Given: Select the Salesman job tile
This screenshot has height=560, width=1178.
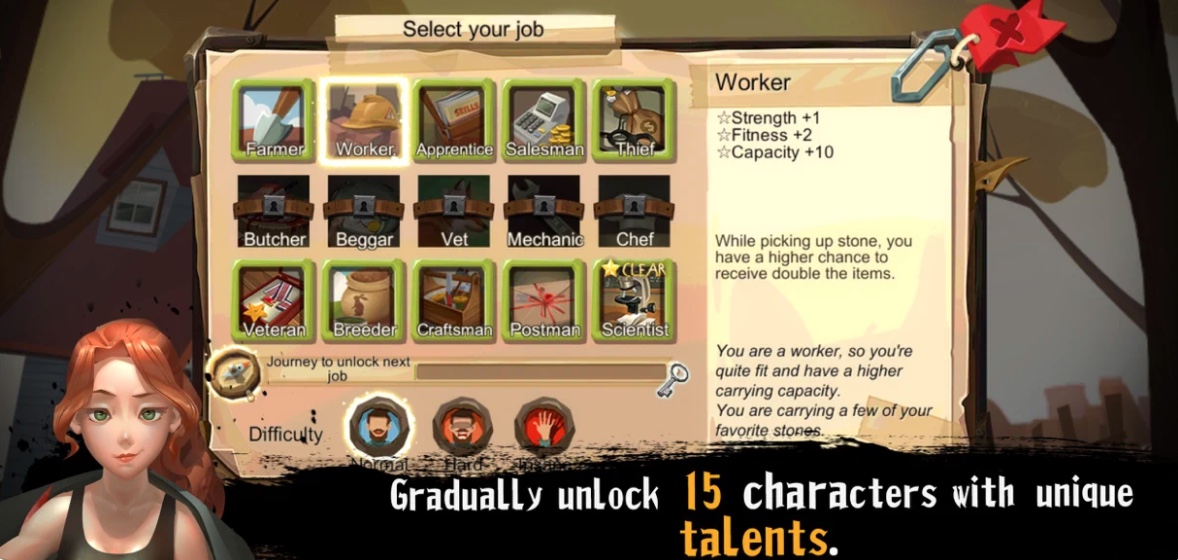Looking at the screenshot, I should coord(544,121).
